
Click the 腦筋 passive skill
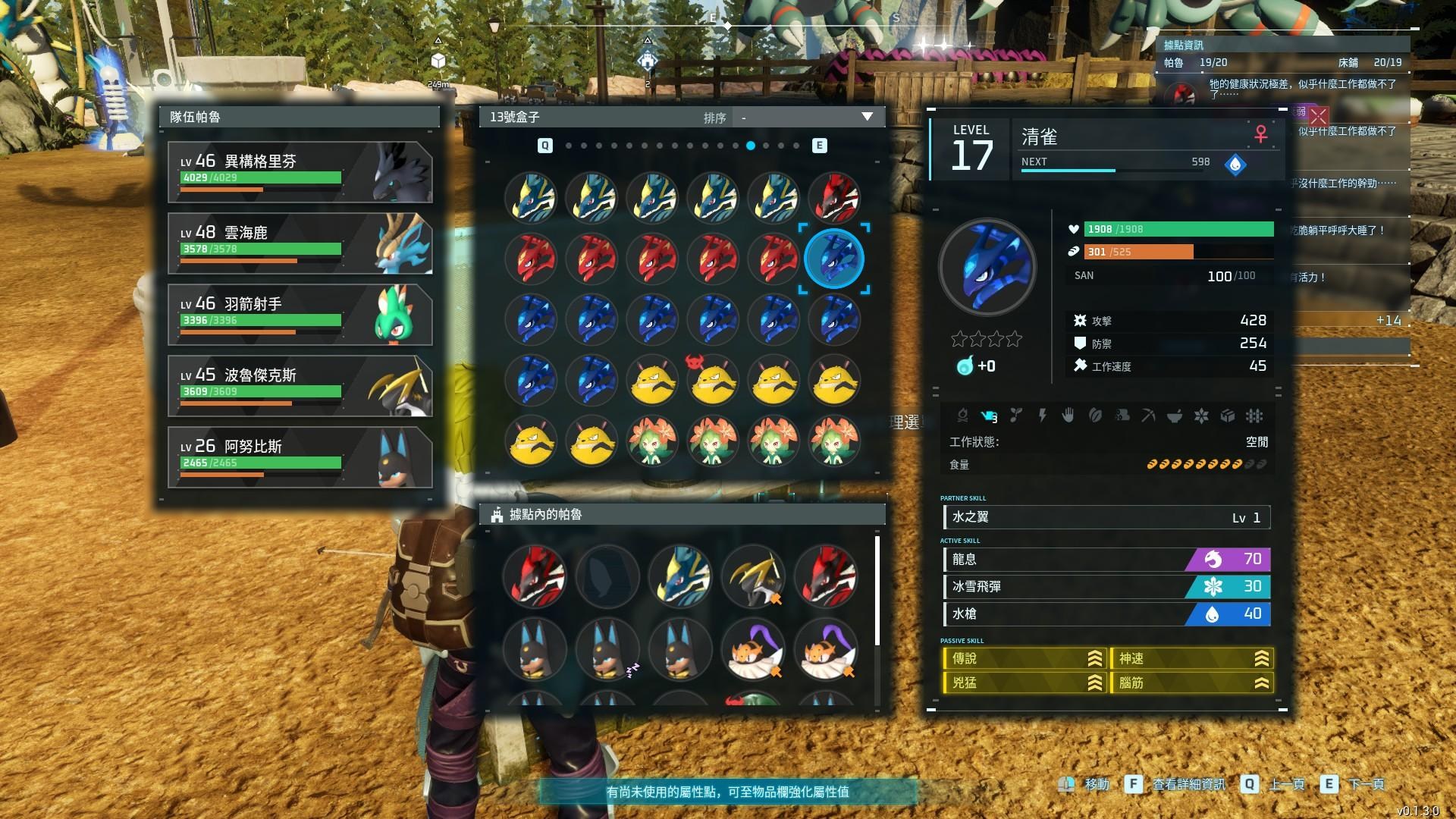(1191, 682)
